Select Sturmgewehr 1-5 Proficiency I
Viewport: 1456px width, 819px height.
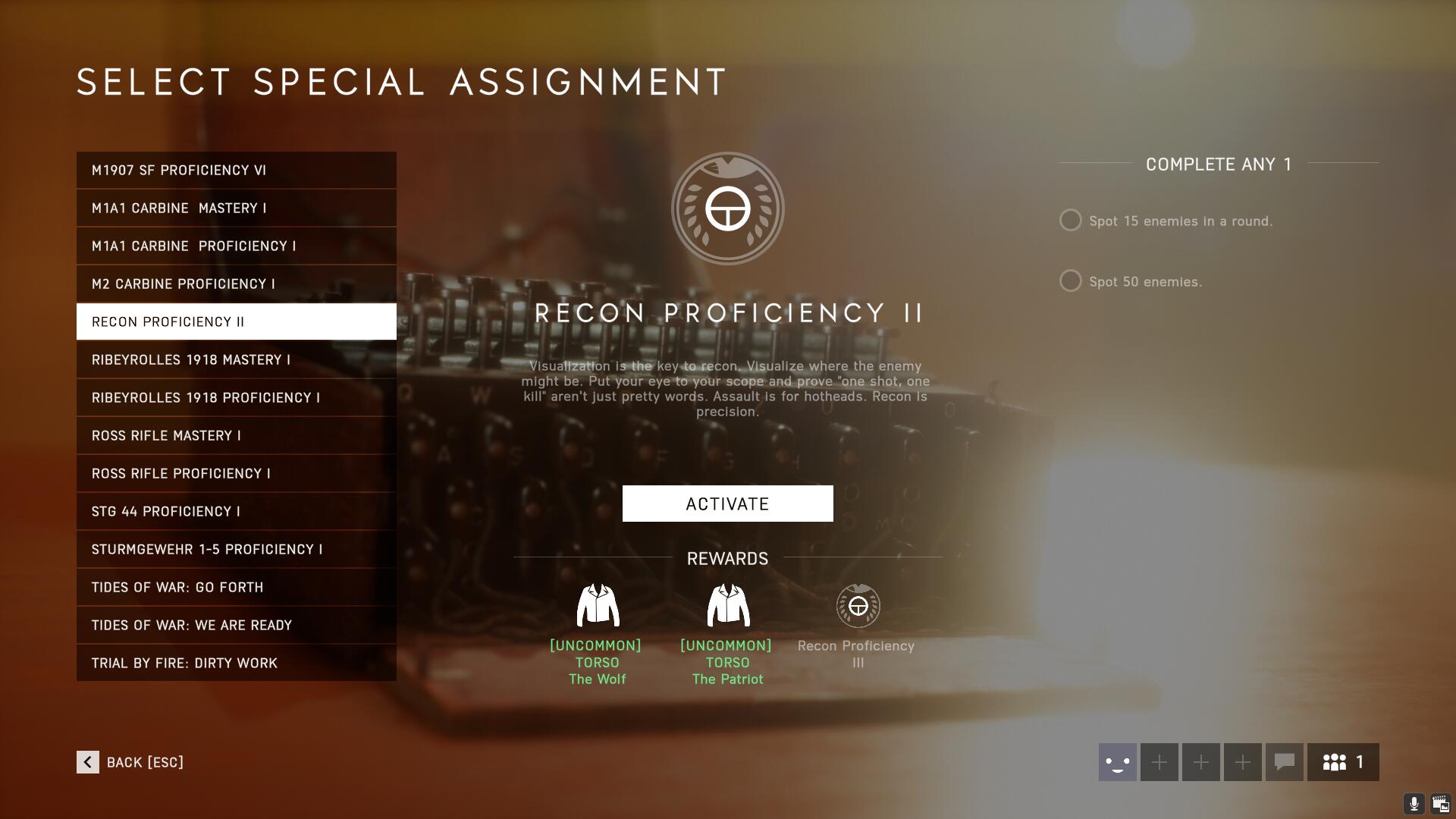[x=236, y=549]
